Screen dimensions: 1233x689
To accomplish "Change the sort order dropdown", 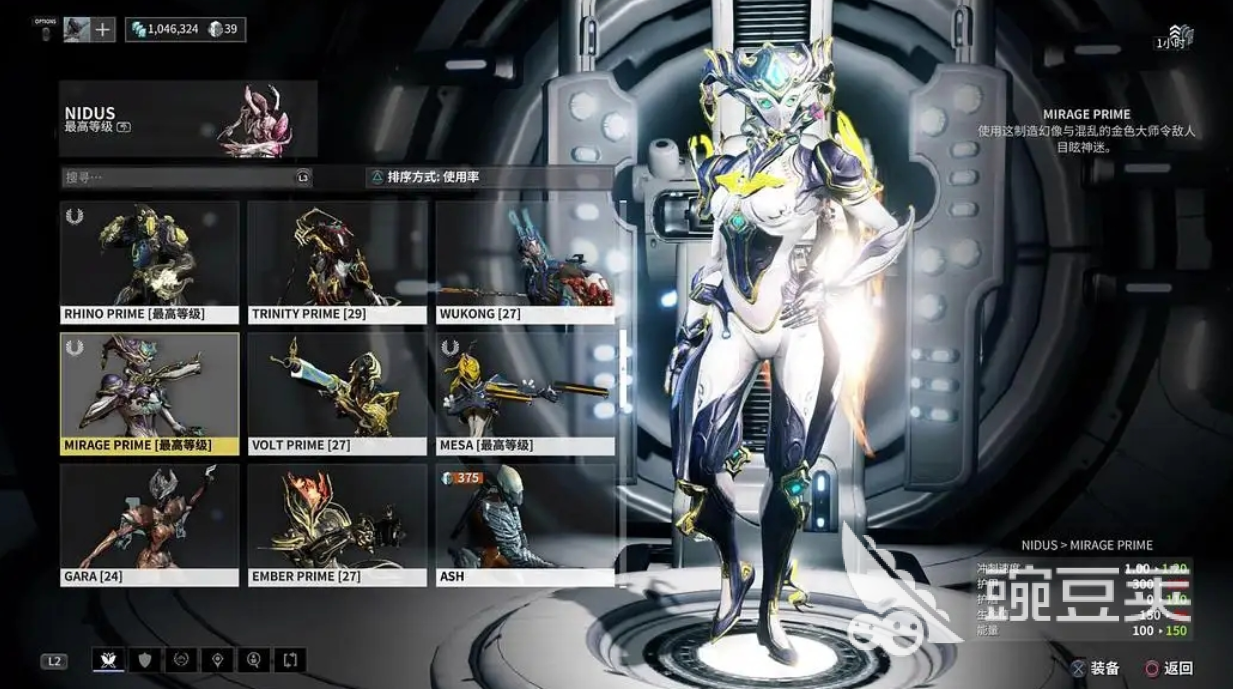I will coord(490,177).
